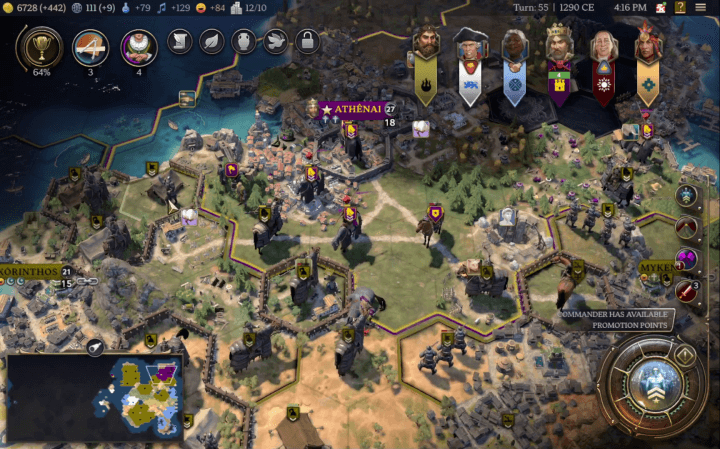Viewport: 720px width, 449px height.
Task: Open the minimap lens toggle above the minimap
Action: pyautogui.click(x=95, y=347)
